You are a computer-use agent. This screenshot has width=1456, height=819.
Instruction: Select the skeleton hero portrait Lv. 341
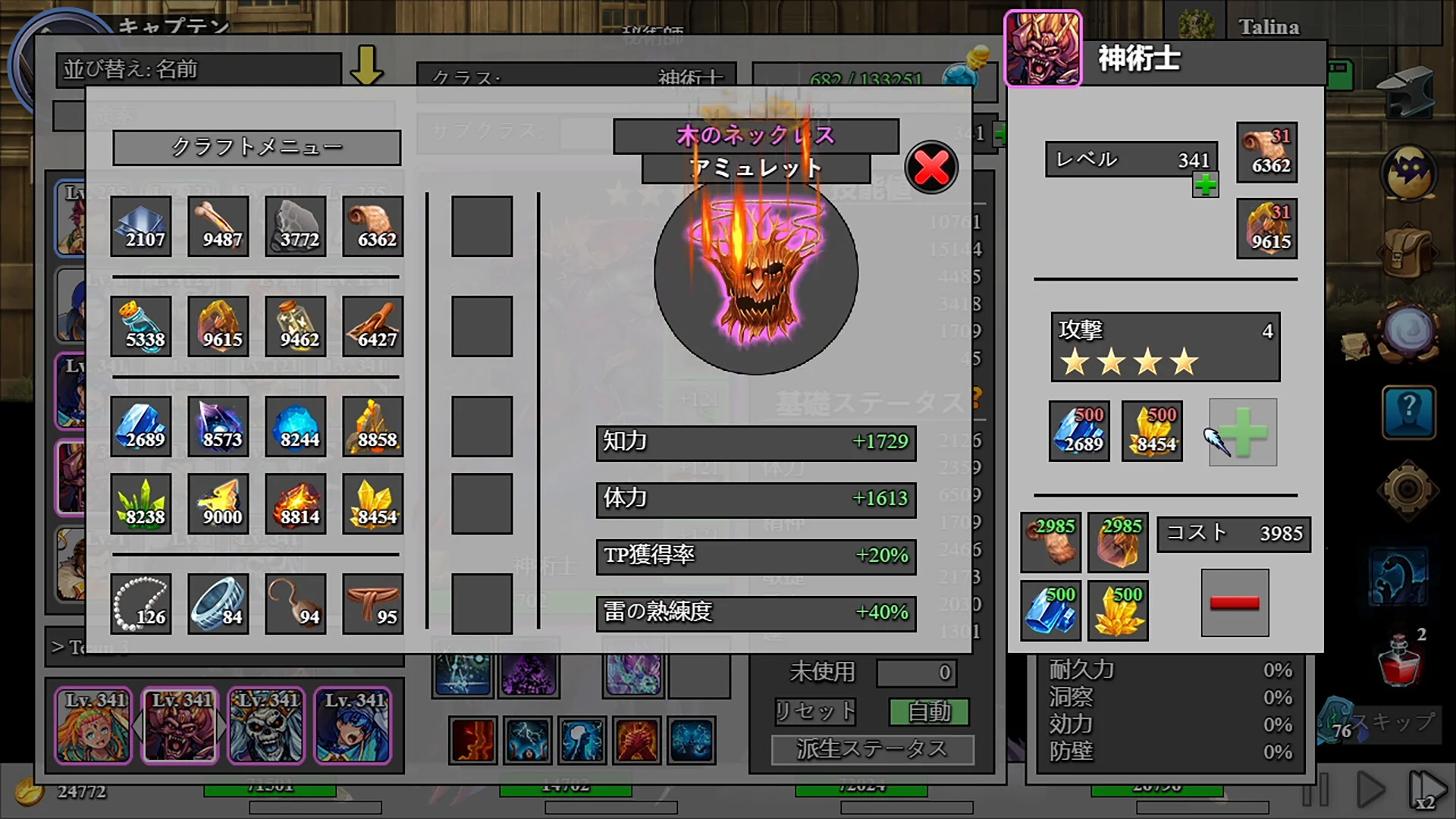[x=267, y=725]
